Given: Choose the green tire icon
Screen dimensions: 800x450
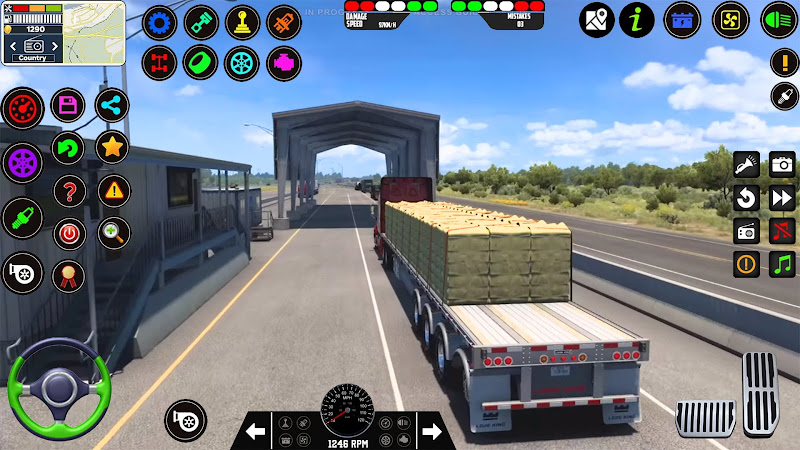Looking at the screenshot, I should pos(200,64).
